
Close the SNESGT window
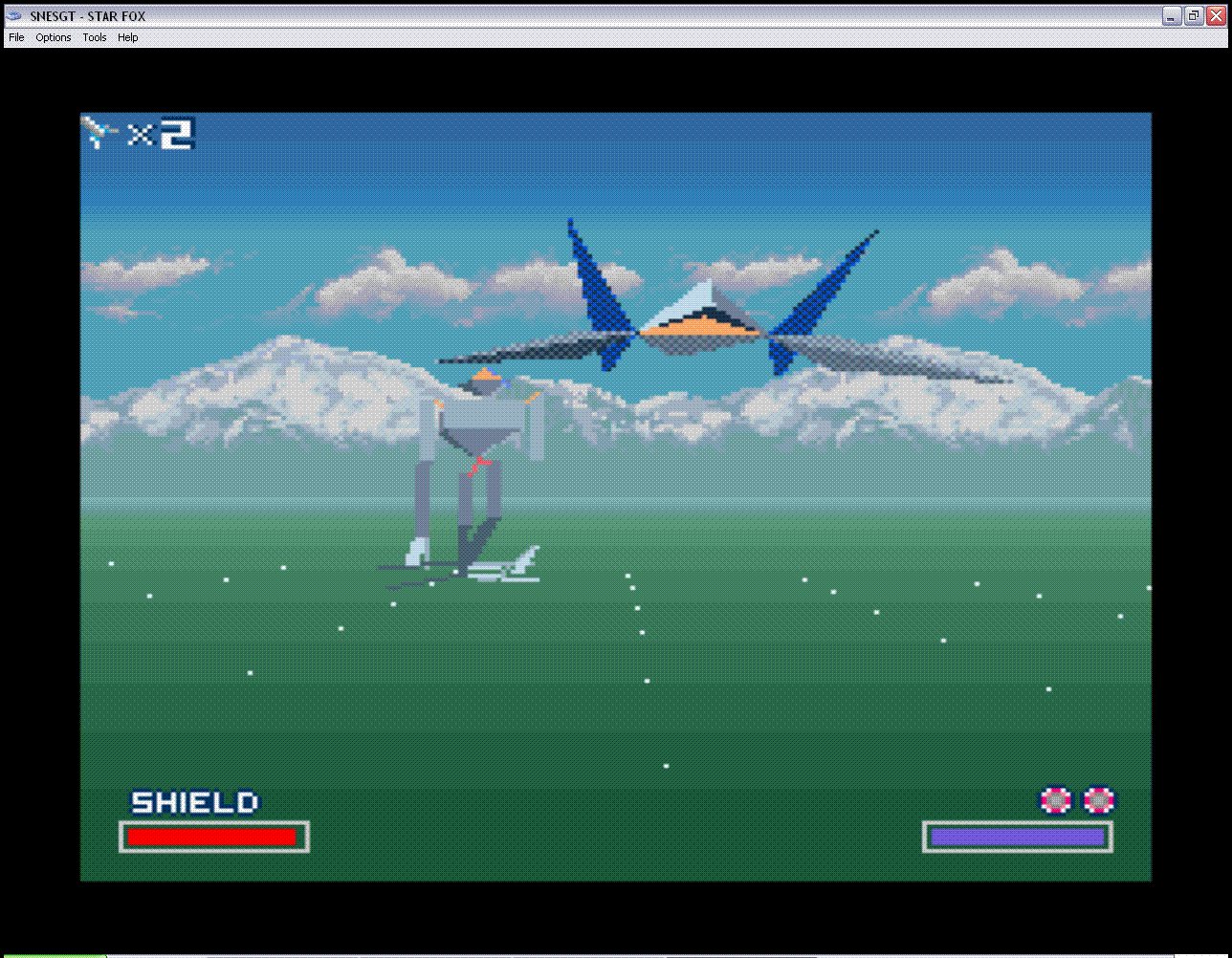tap(1215, 15)
